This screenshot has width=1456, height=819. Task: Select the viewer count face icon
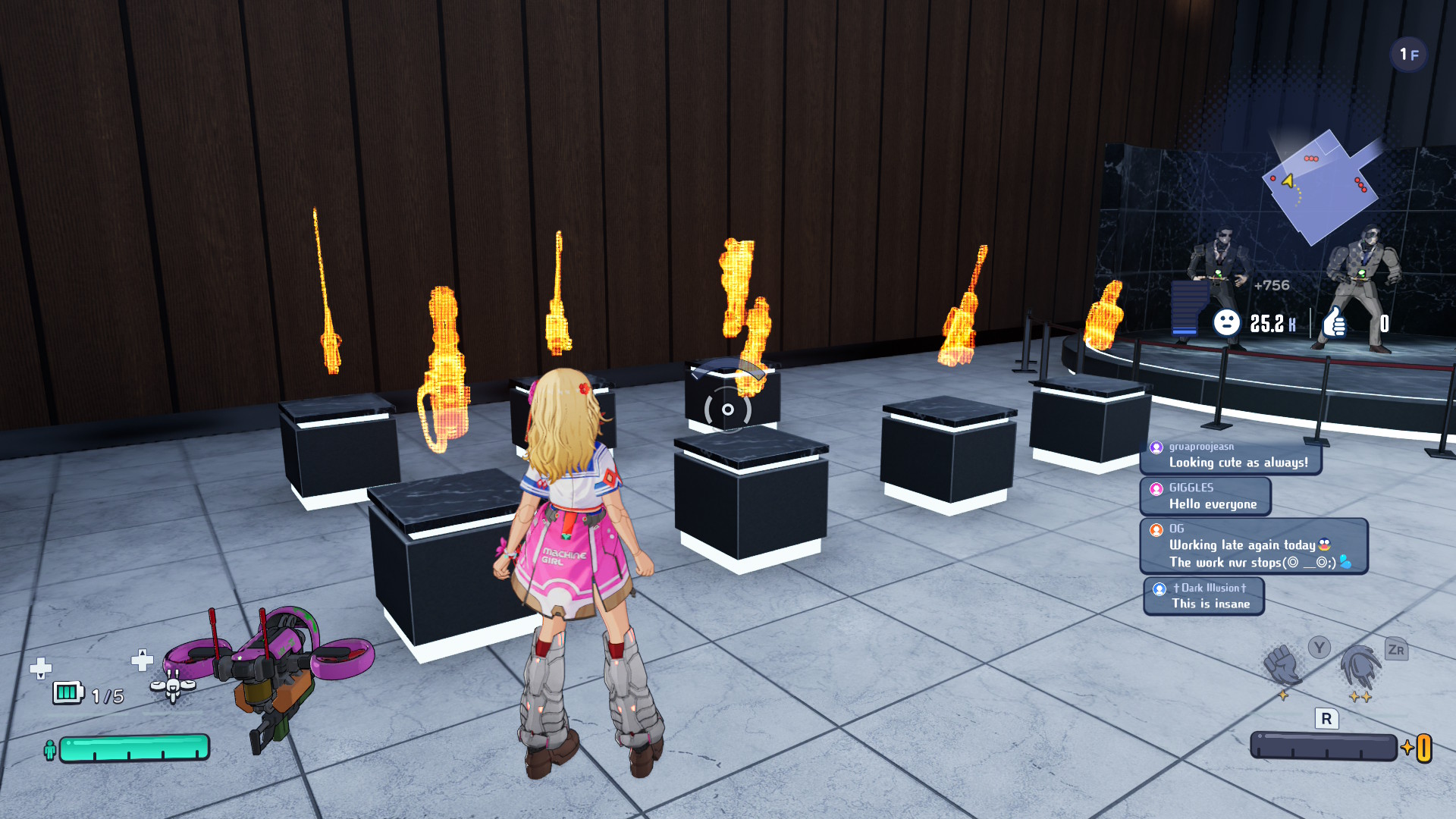tap(1226, 323)
